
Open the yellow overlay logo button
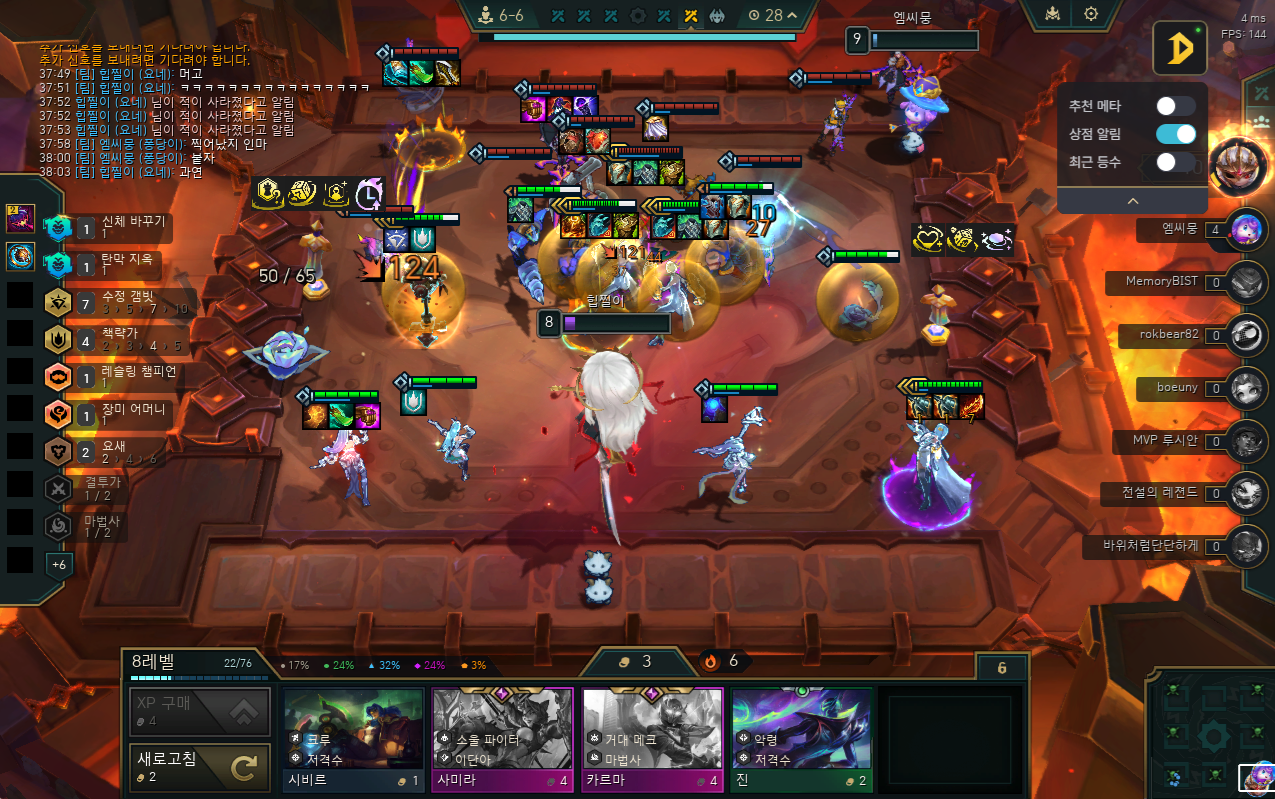(x=1179, y=48)
